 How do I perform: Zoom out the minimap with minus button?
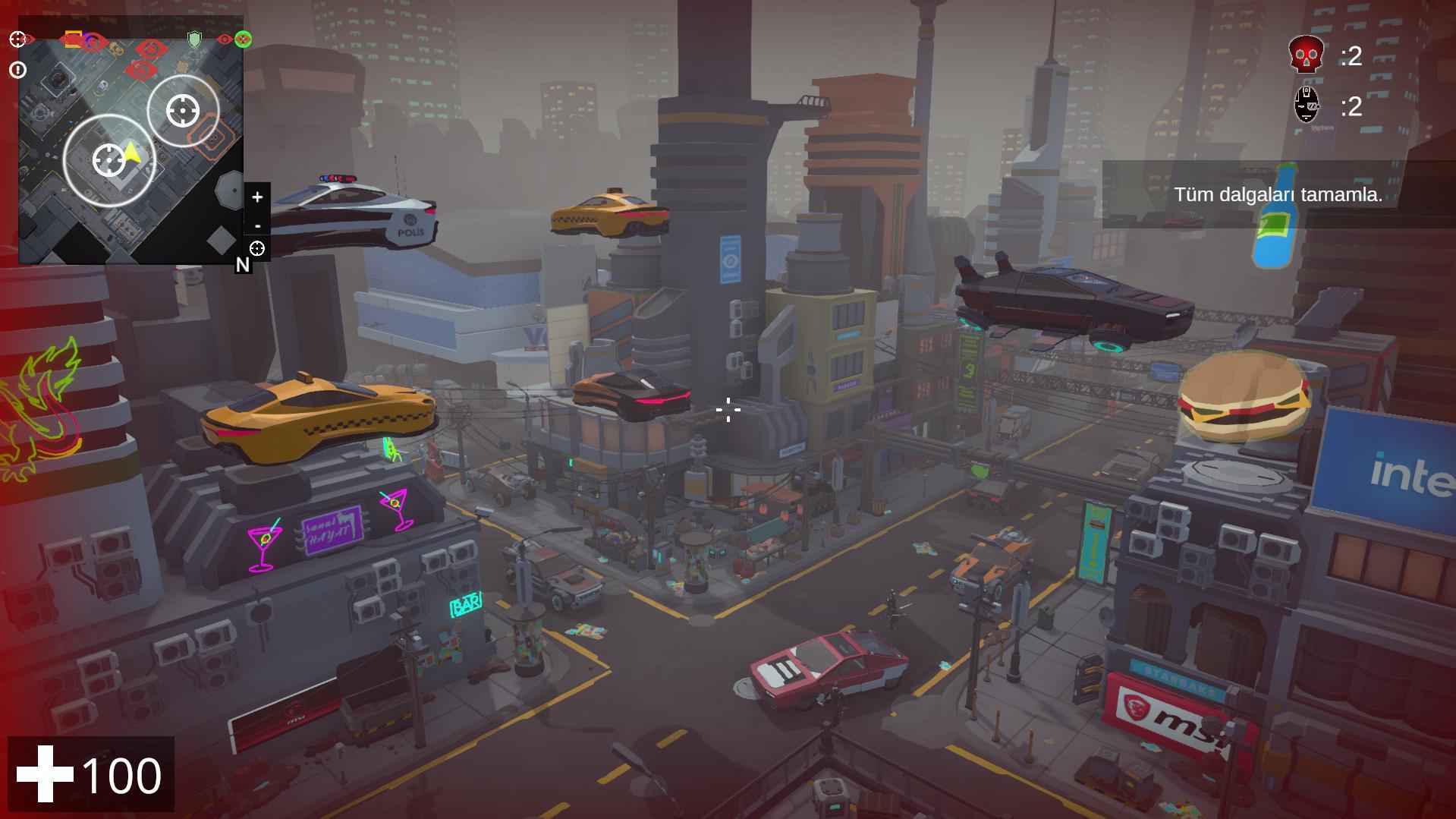257,225
